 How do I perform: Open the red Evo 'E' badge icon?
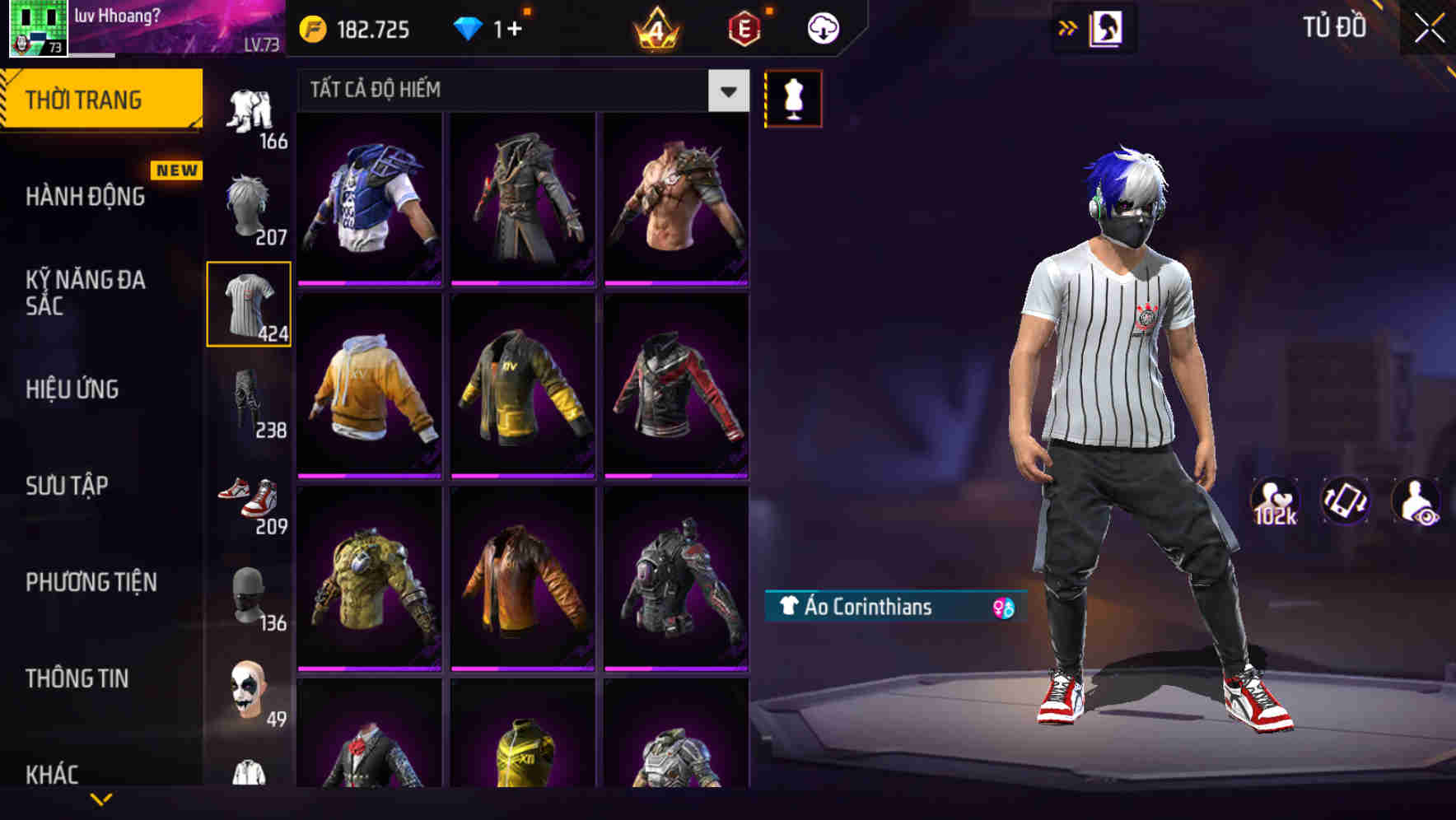pos(740,27)
